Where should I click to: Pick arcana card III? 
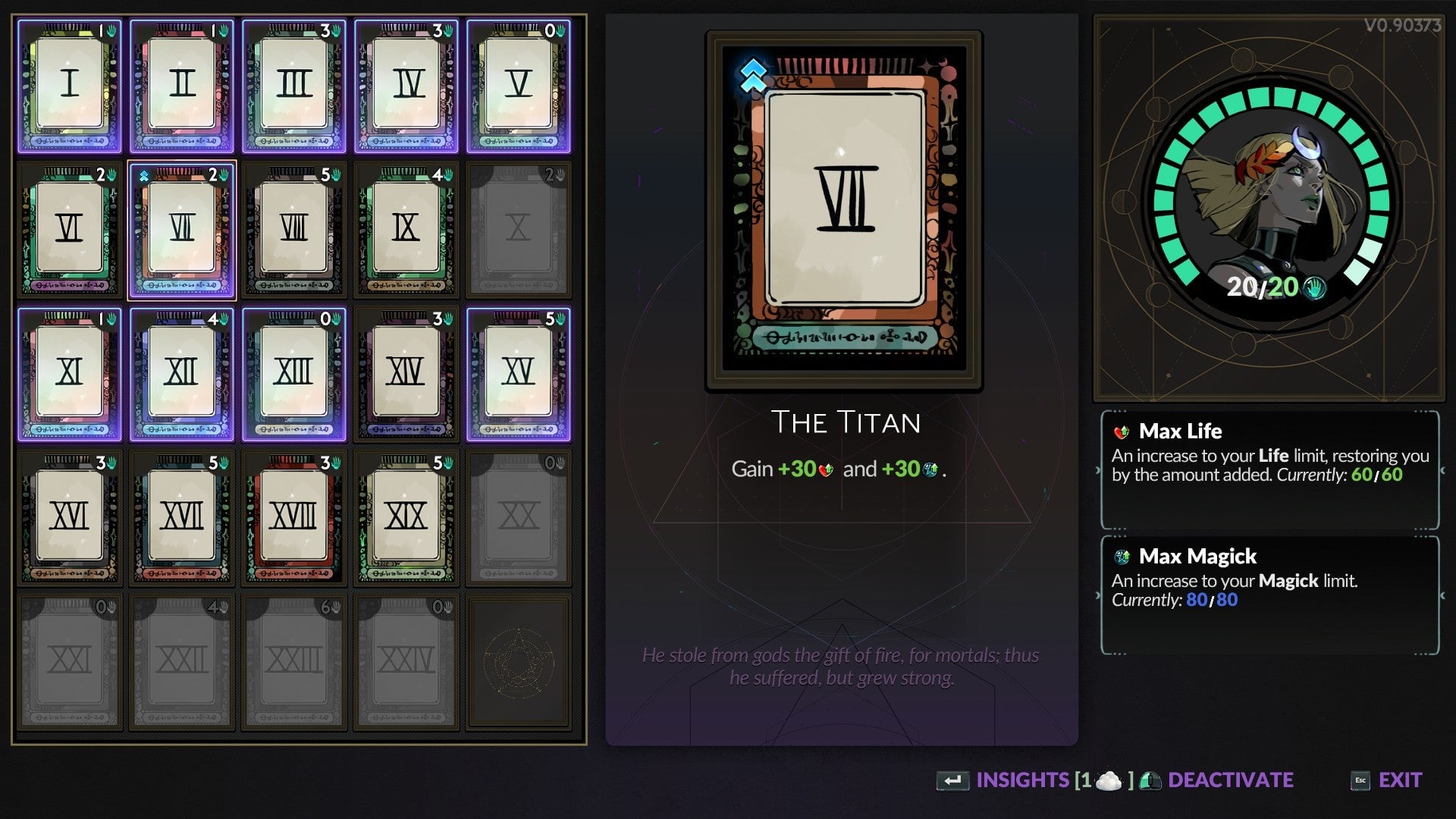click(x=294, y=86)
